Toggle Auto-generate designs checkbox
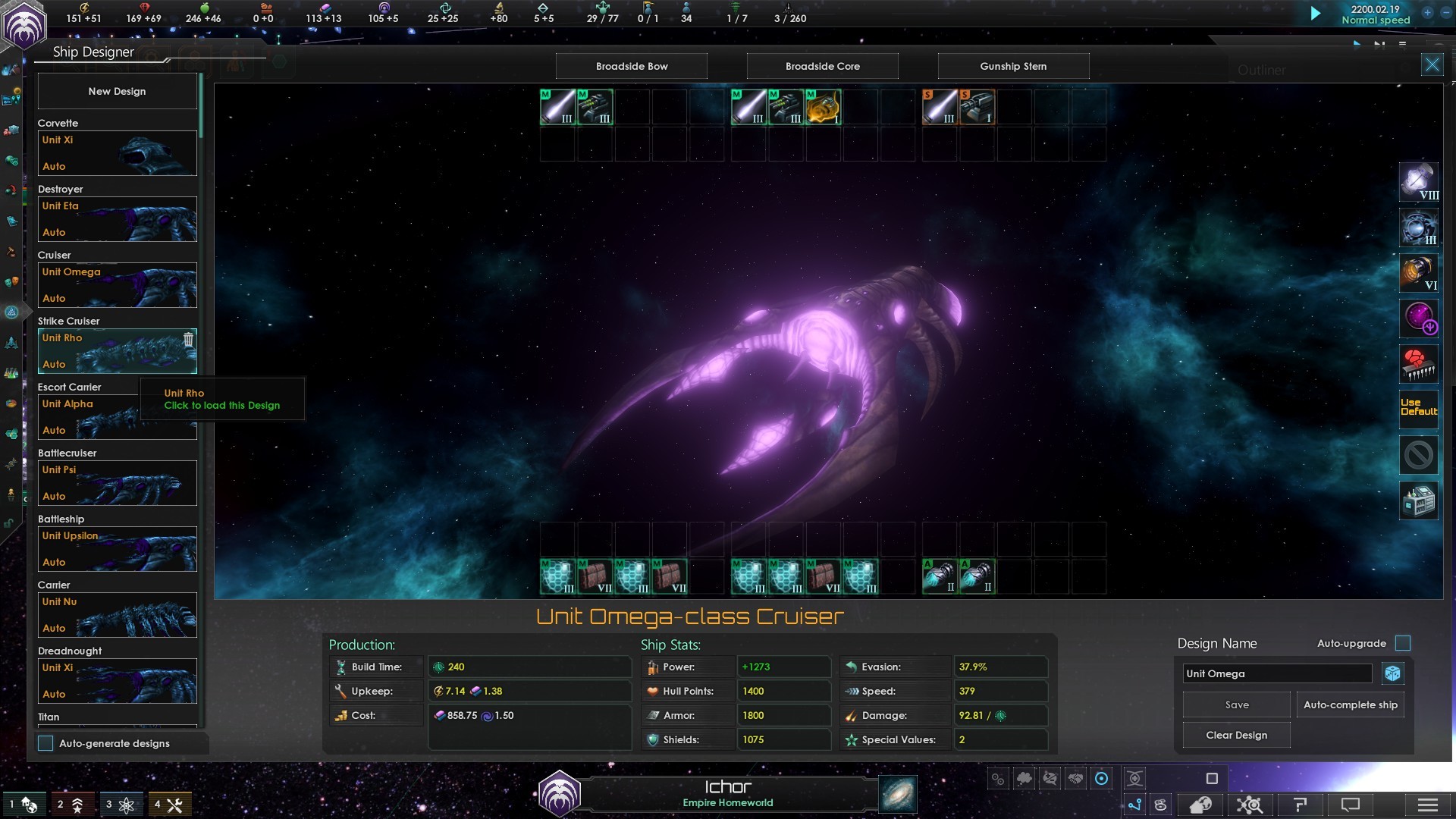This screenshot has width=1456, height=819. (x=46, y=743)
